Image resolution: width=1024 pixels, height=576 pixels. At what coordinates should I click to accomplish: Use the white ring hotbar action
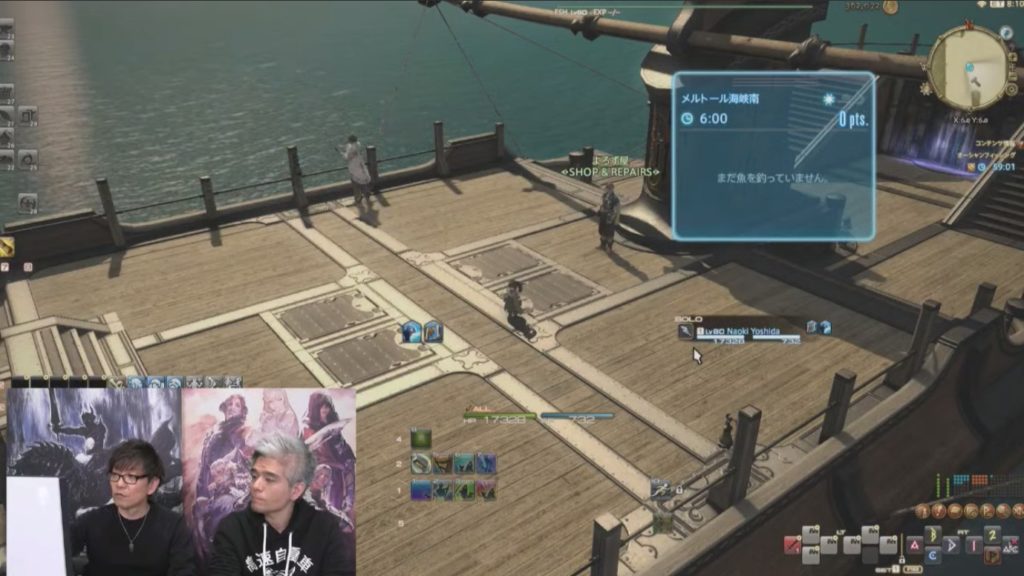point(421,464)
